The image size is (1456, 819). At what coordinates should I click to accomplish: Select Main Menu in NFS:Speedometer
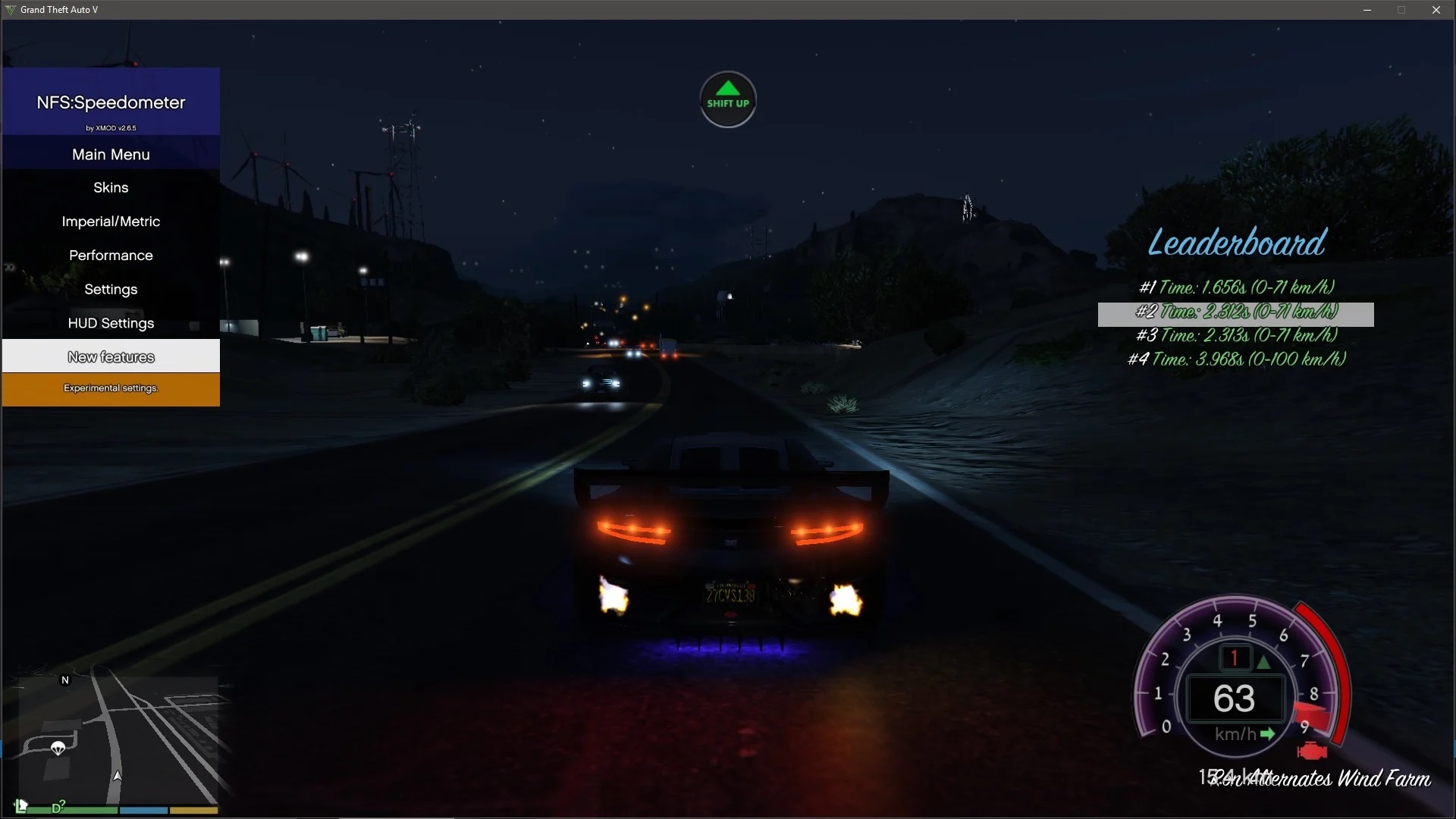(110, 154)
